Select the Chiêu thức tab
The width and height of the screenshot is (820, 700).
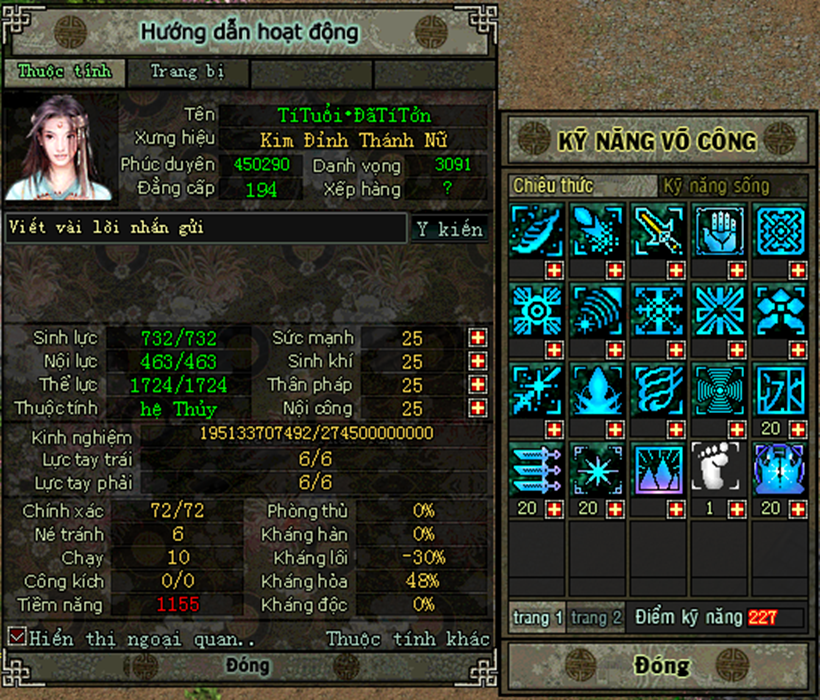[x=554, y=186]
